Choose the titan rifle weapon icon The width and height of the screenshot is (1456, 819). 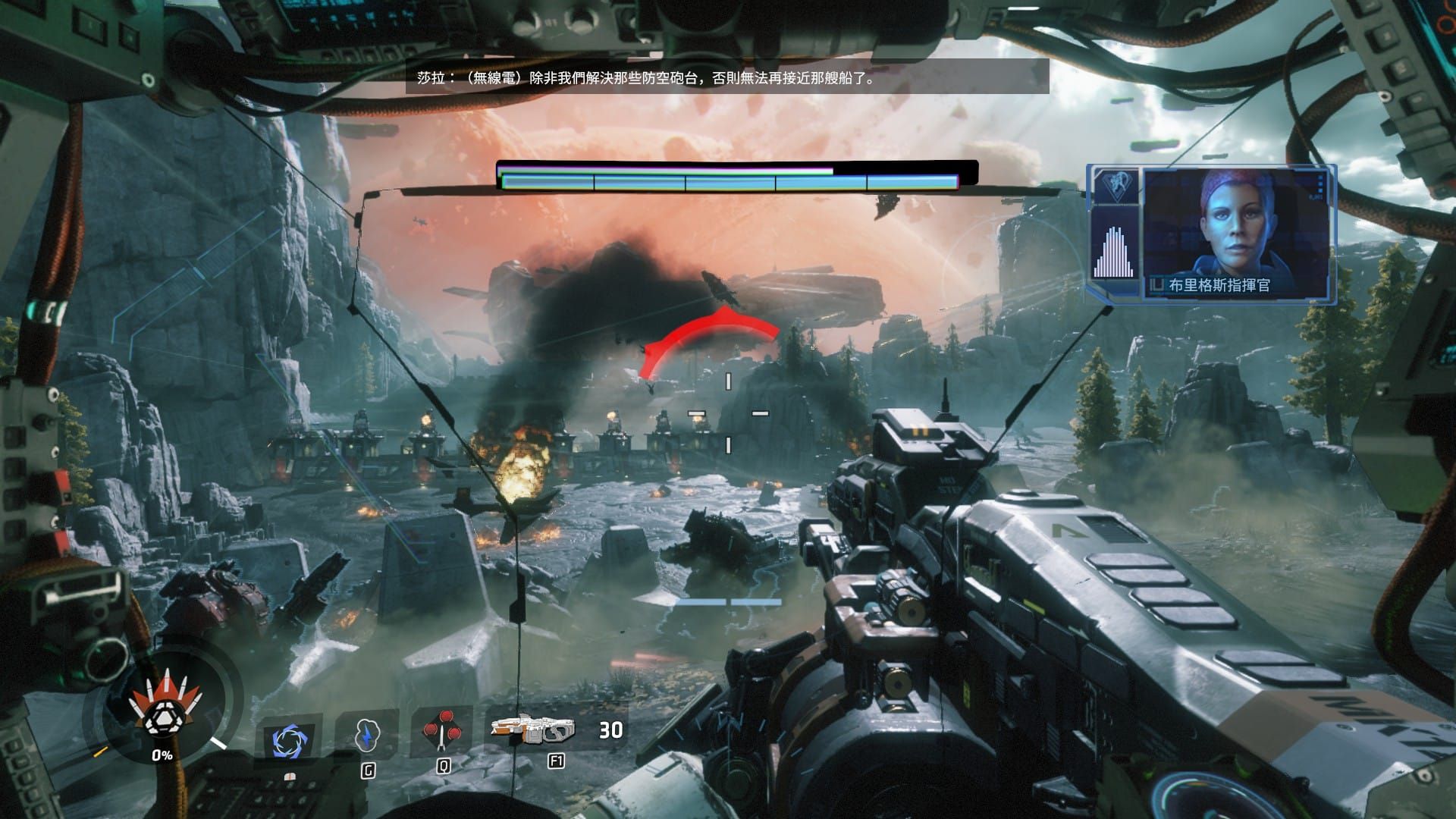coord(532,730)
